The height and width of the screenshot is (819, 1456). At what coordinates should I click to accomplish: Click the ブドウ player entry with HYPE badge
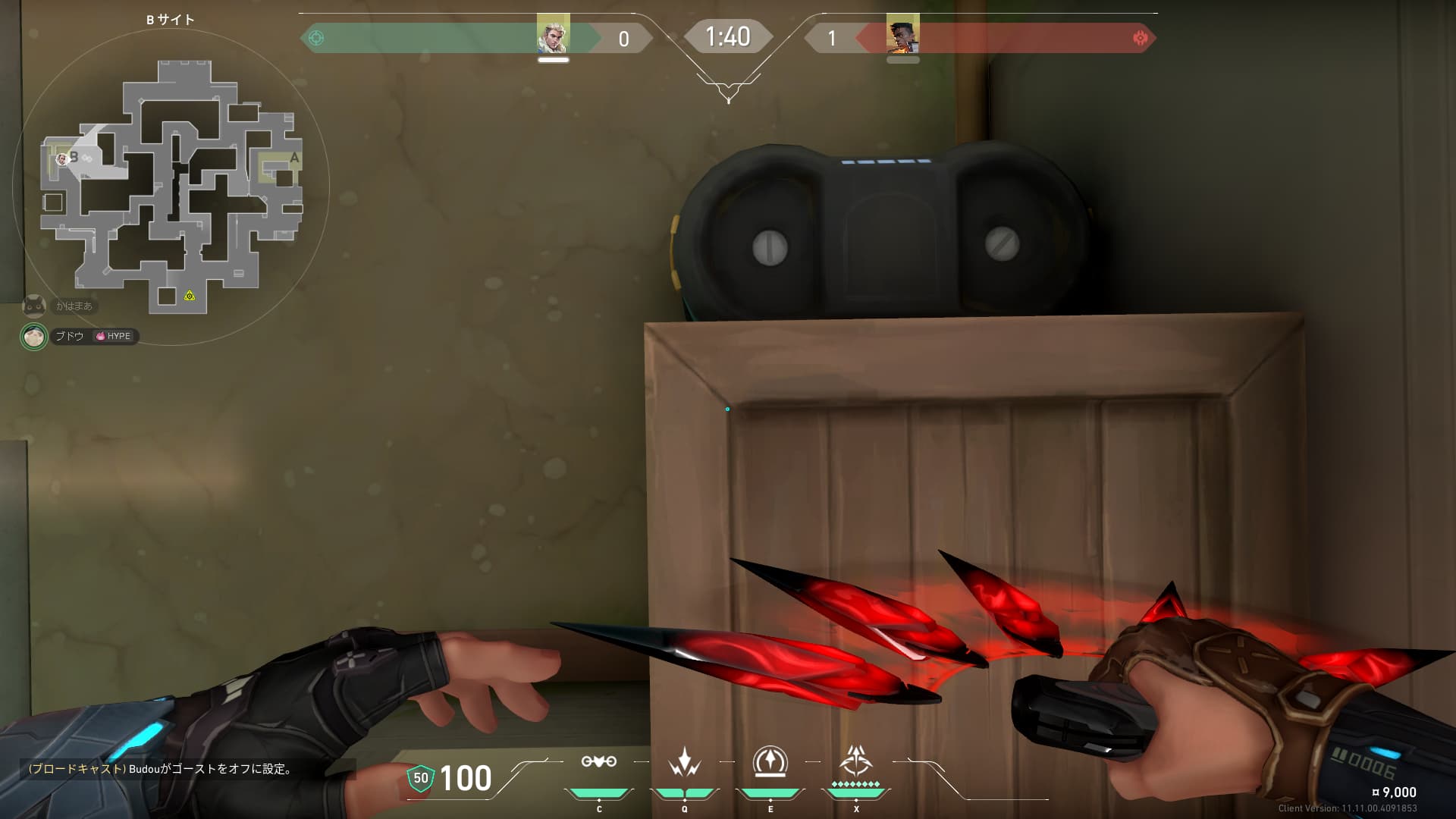80,336
